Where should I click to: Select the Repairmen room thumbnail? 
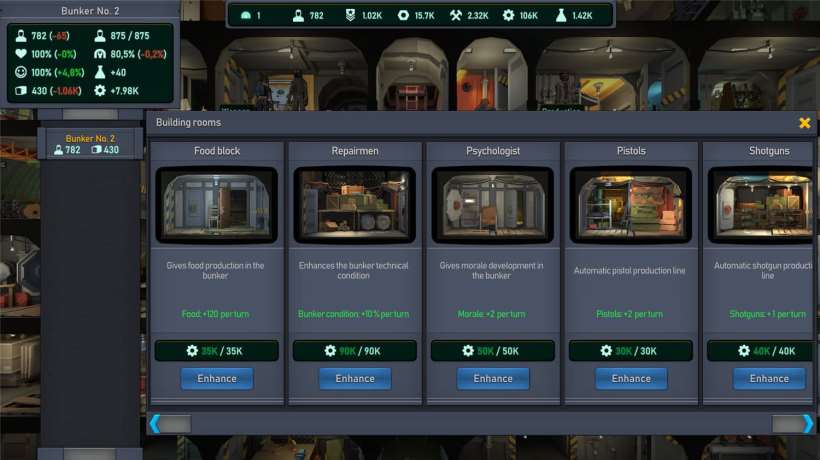point(355,206)
